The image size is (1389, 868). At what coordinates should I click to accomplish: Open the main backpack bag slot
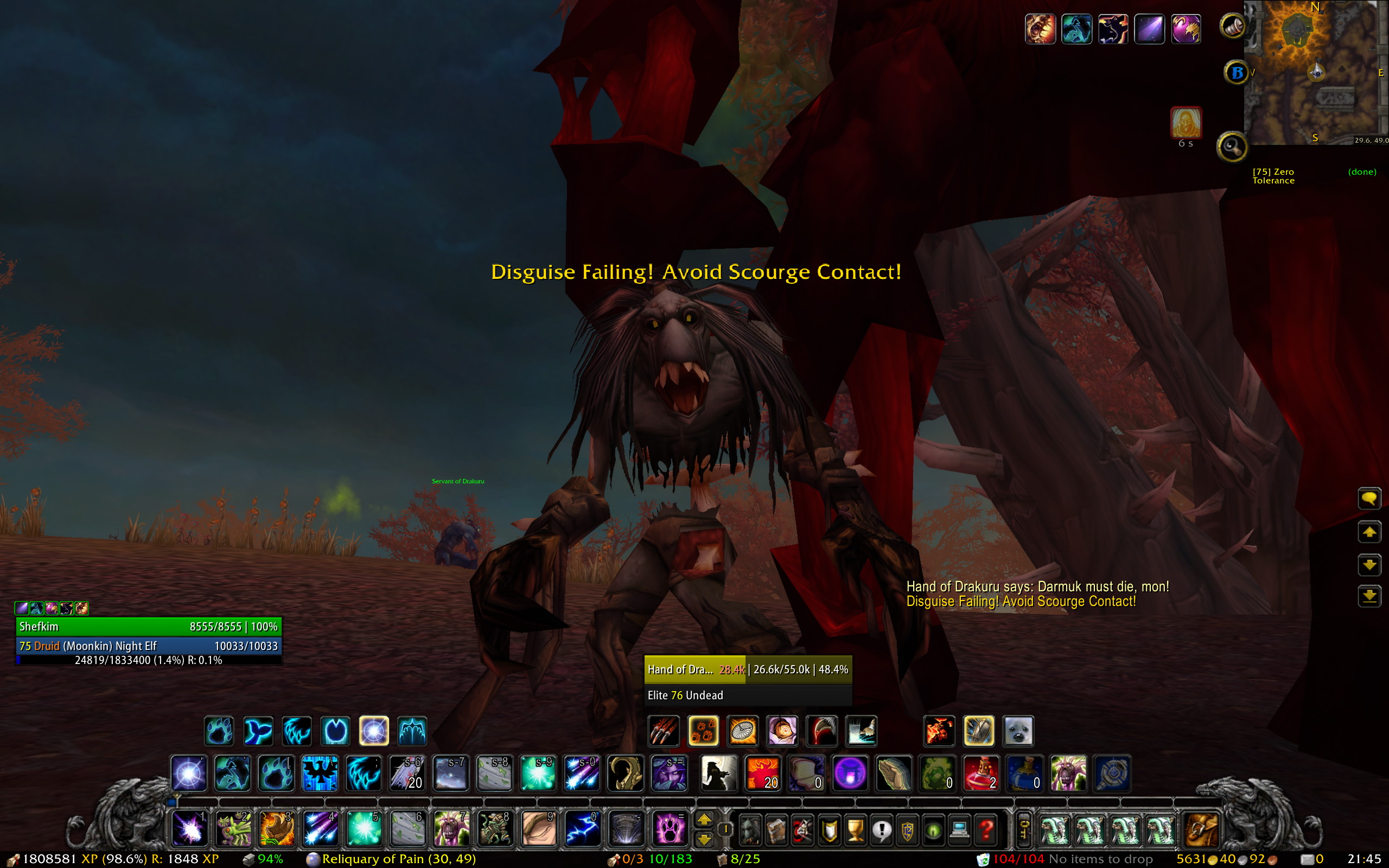[1201, 829]
